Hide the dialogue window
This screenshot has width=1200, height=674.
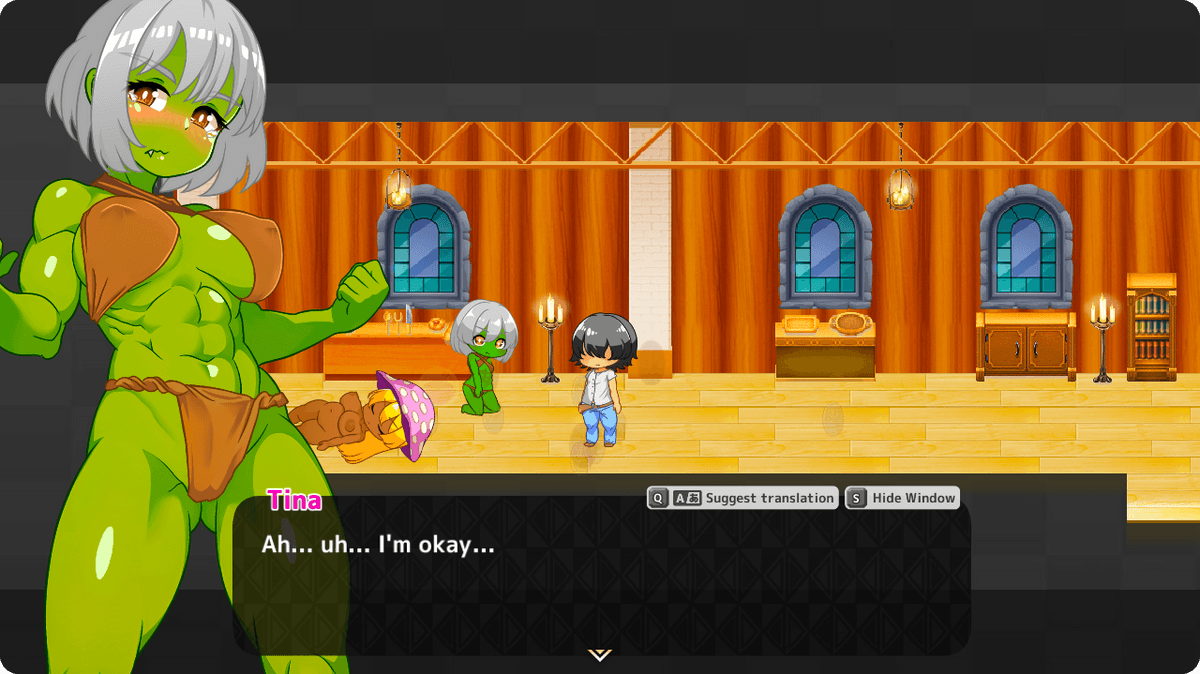click(x=902, y=498)
